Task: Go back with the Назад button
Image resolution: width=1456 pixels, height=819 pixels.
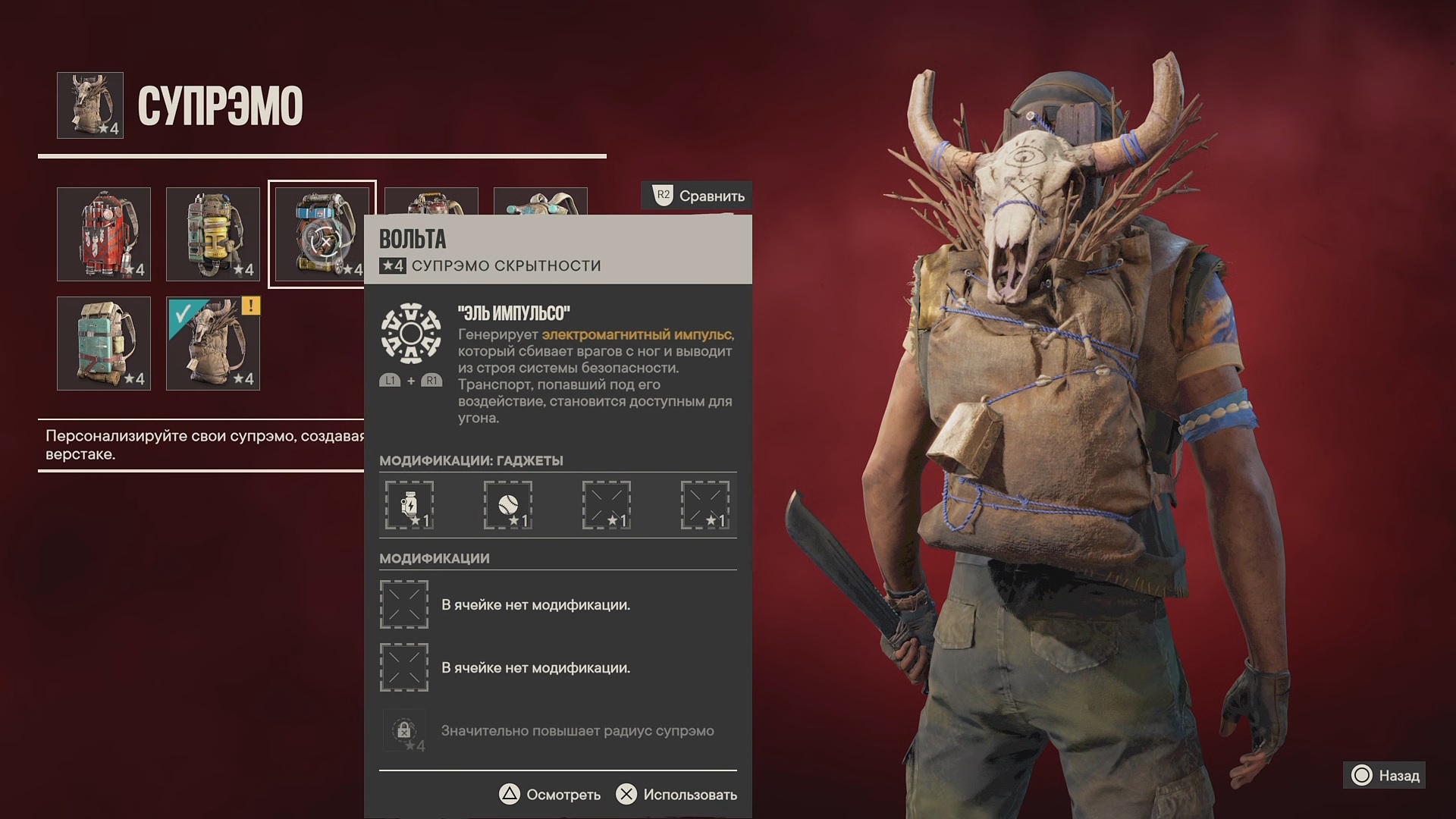Action: pos(1385,776)
